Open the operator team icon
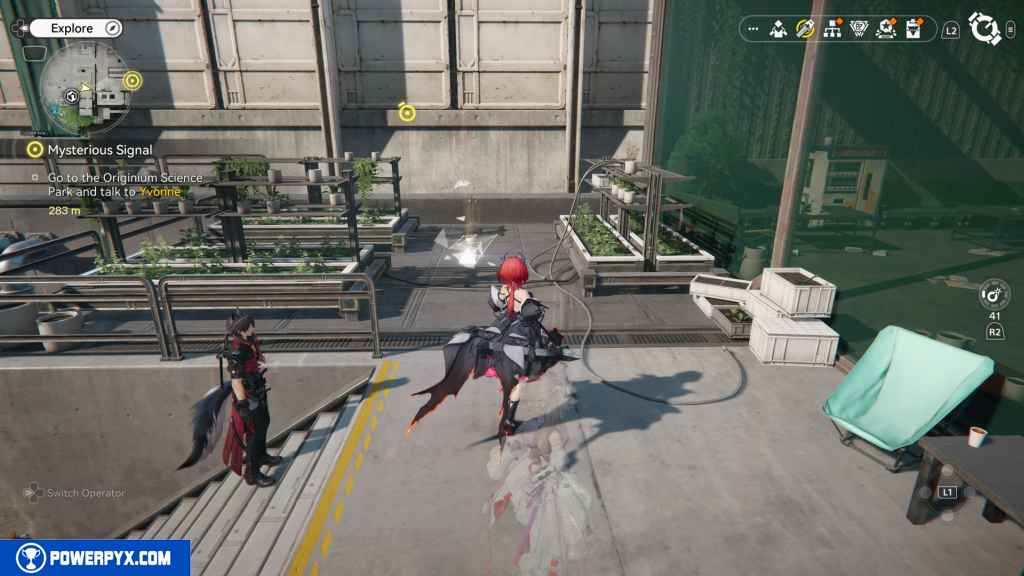Image resolution: width=1024 pixels, height=576 pixels. [x=779, y=29]
